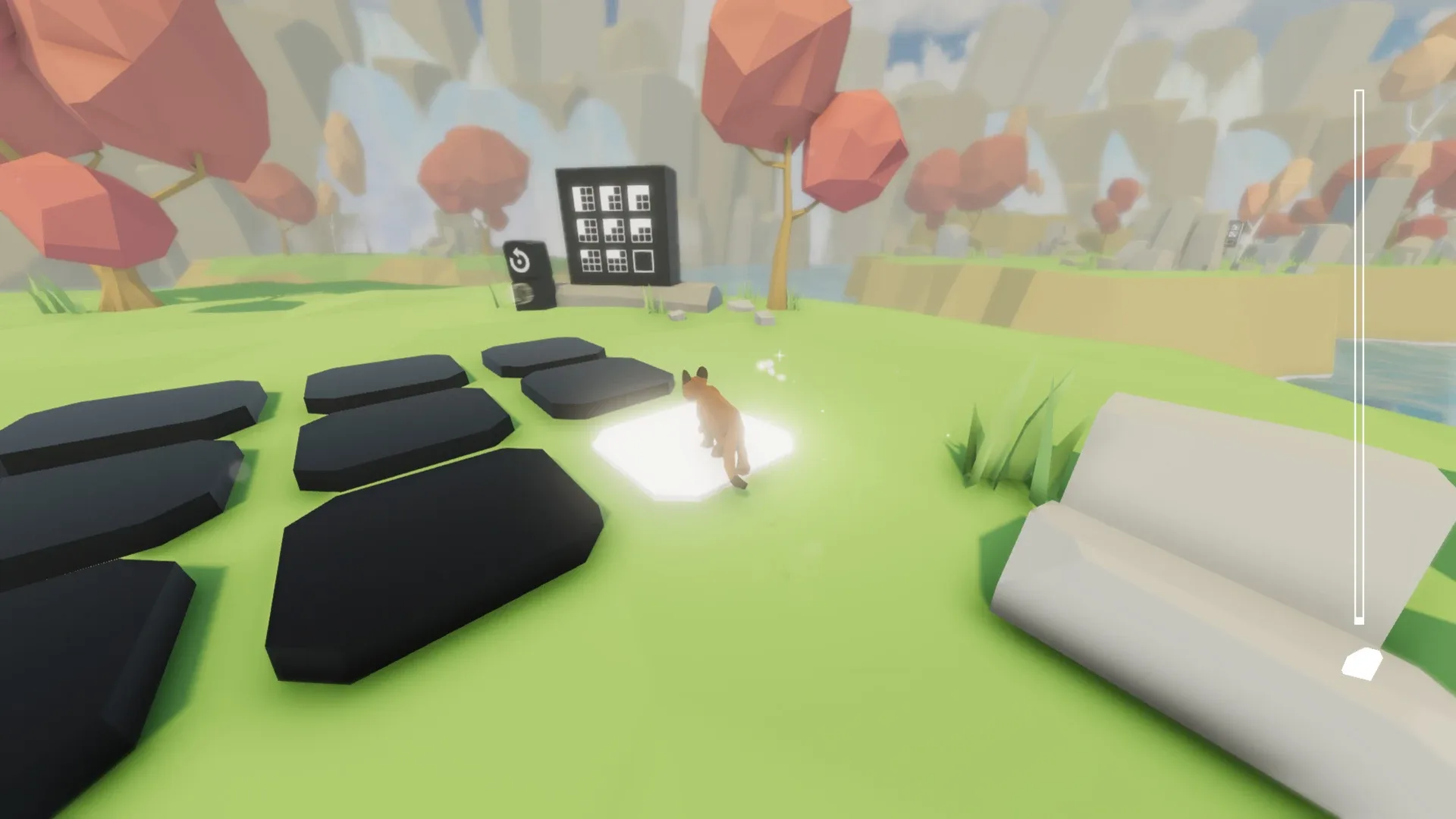Select the bottom-middle pattern tile on the board

pyautogui.click(x=617, y=262)
